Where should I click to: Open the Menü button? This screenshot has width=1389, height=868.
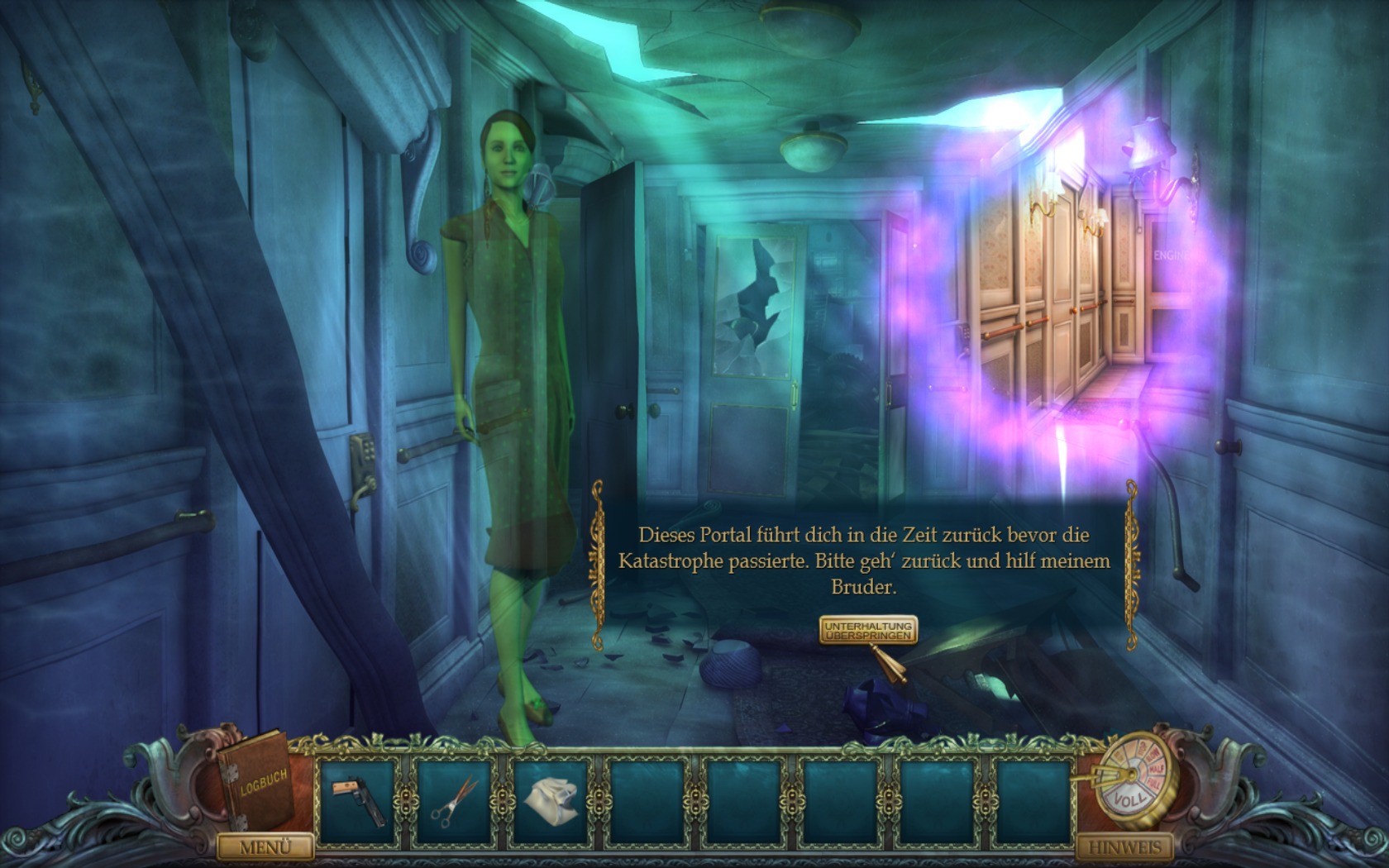click(265, 847)
